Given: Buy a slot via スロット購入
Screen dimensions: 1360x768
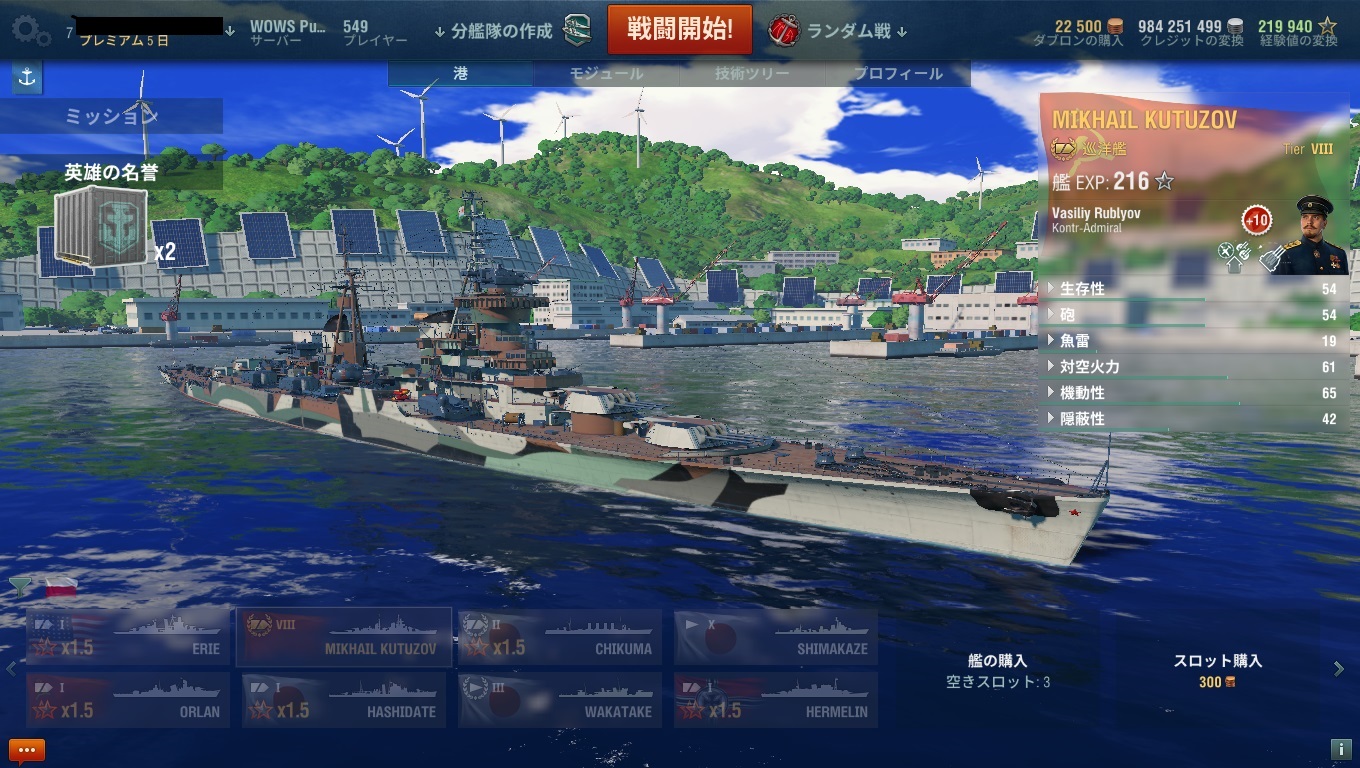Looking at the screenshot, I should (x=1217, y=670).
